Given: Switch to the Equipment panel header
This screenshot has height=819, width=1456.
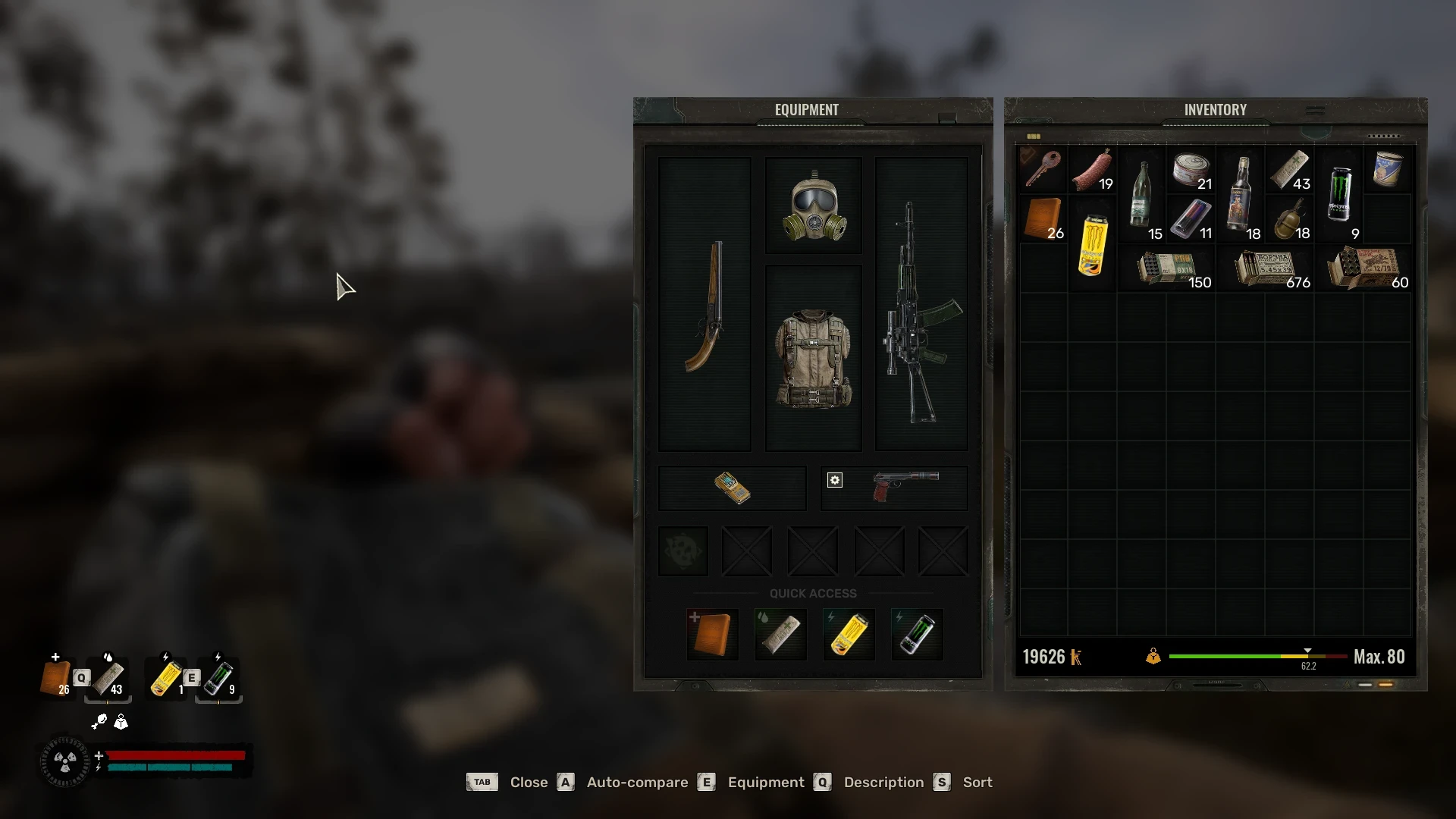Looking at the screenshot, I should [806, 109].
